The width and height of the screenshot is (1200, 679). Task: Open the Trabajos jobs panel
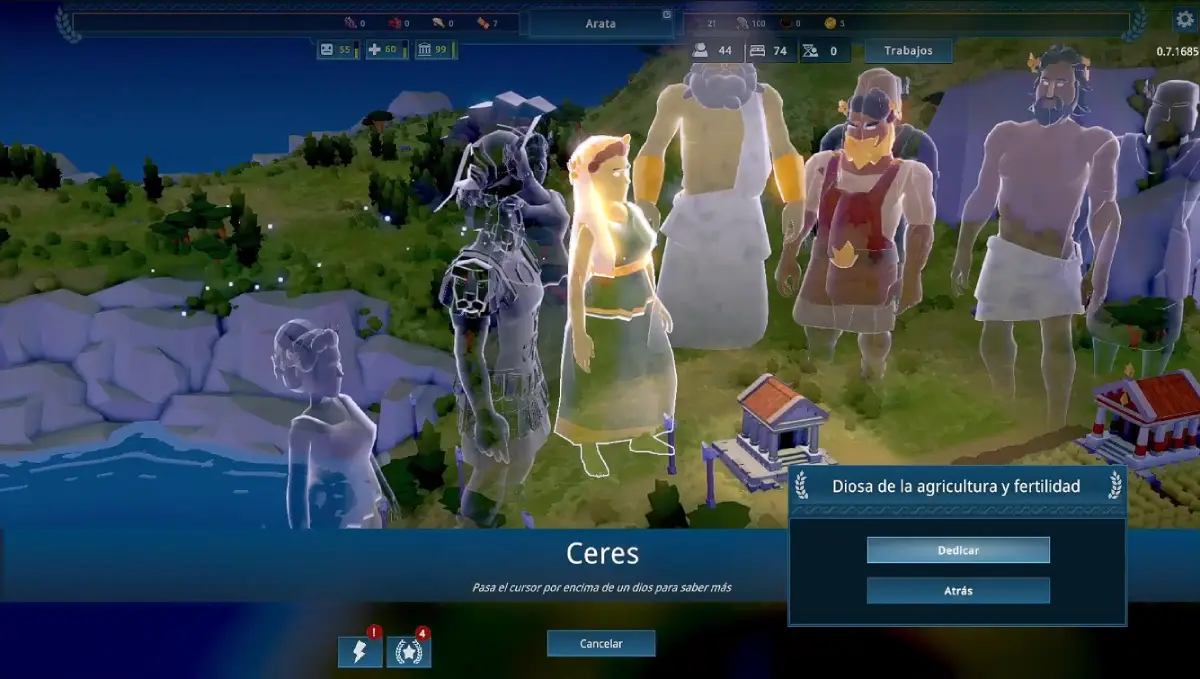coord(908,51)
